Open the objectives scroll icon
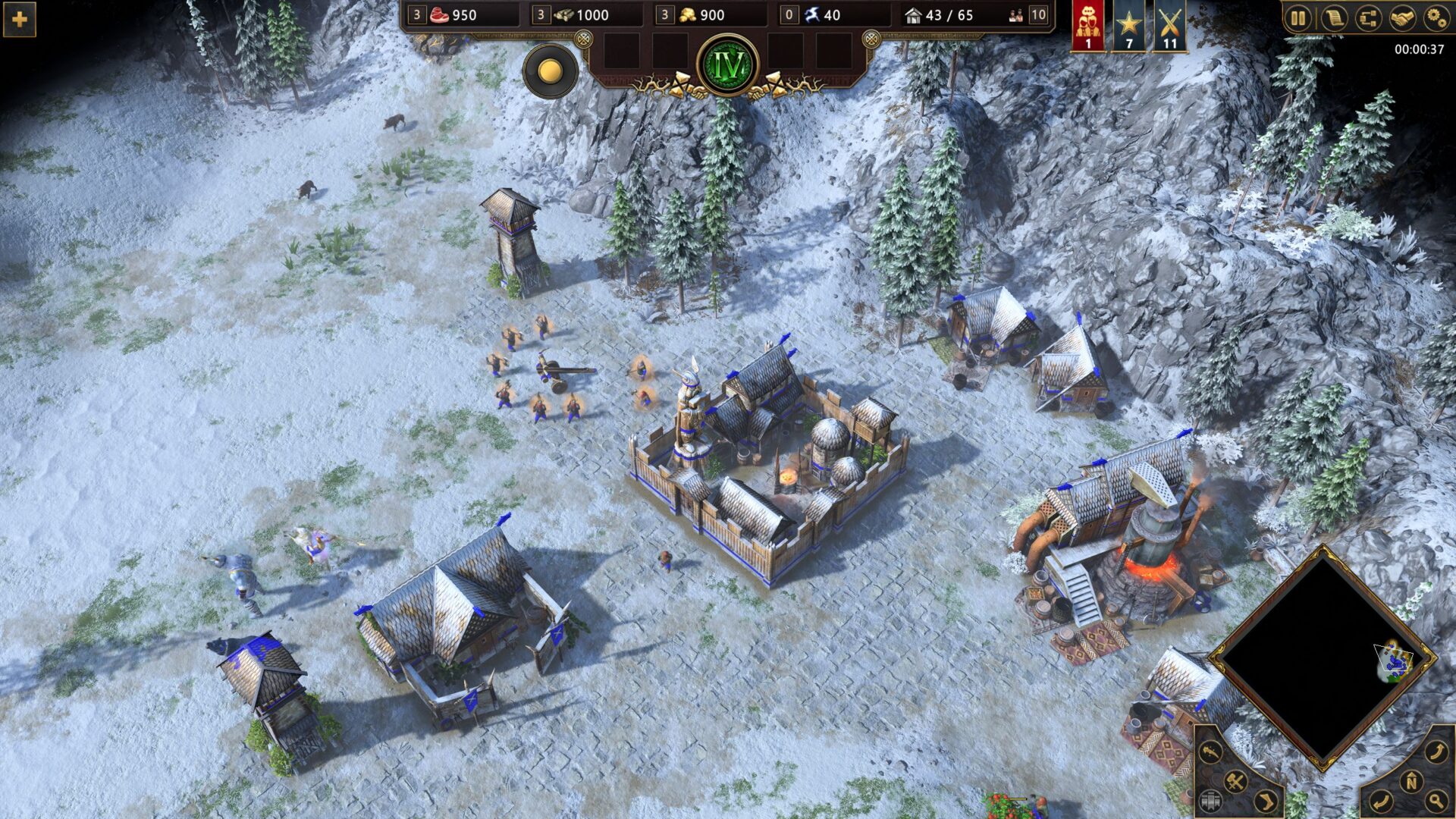 [1333, 18]
